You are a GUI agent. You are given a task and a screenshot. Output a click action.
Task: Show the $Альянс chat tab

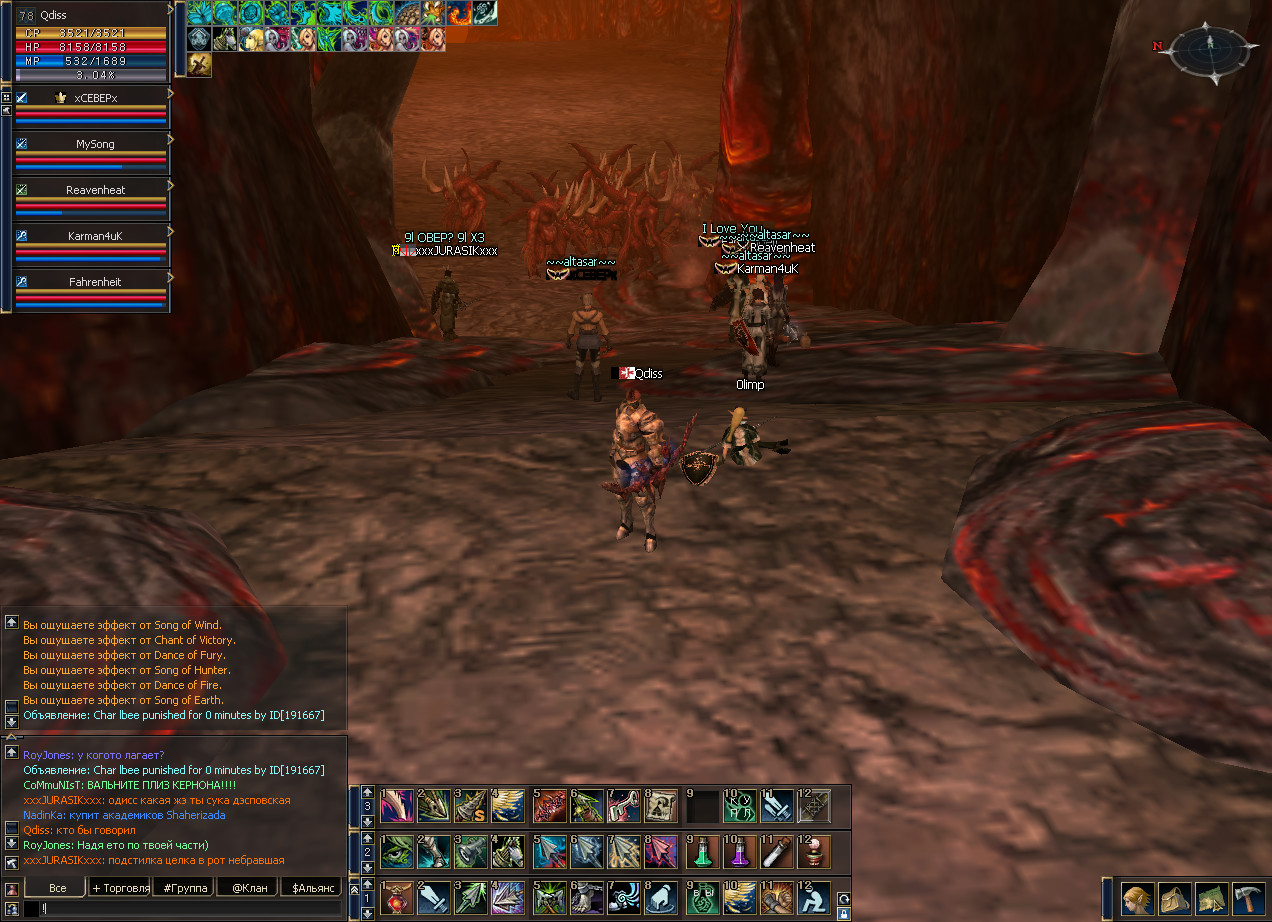pos(310,887)
